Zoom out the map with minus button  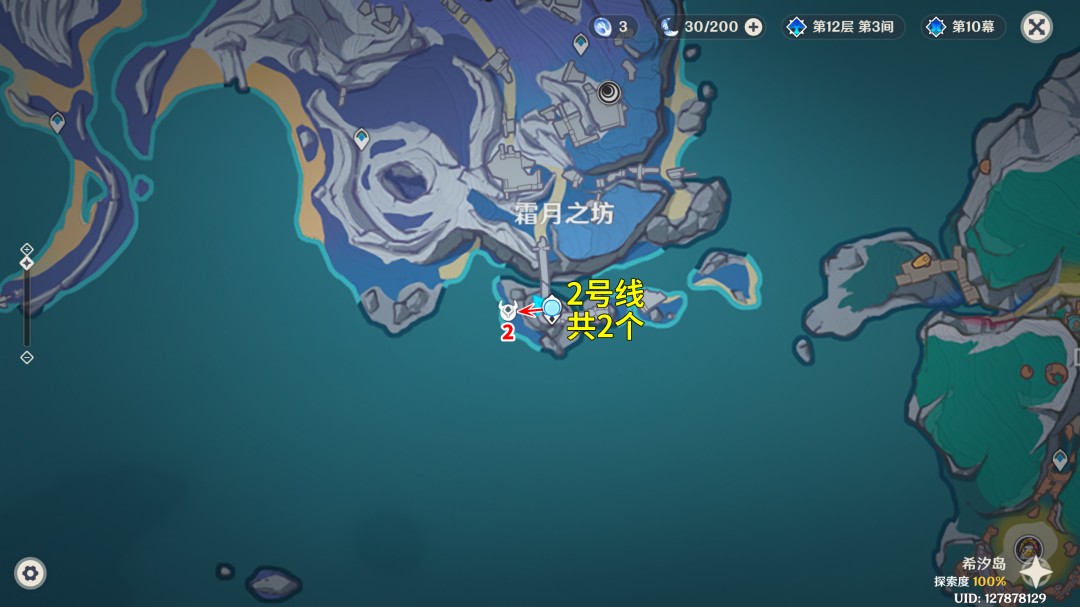click(x=27, y=357)
